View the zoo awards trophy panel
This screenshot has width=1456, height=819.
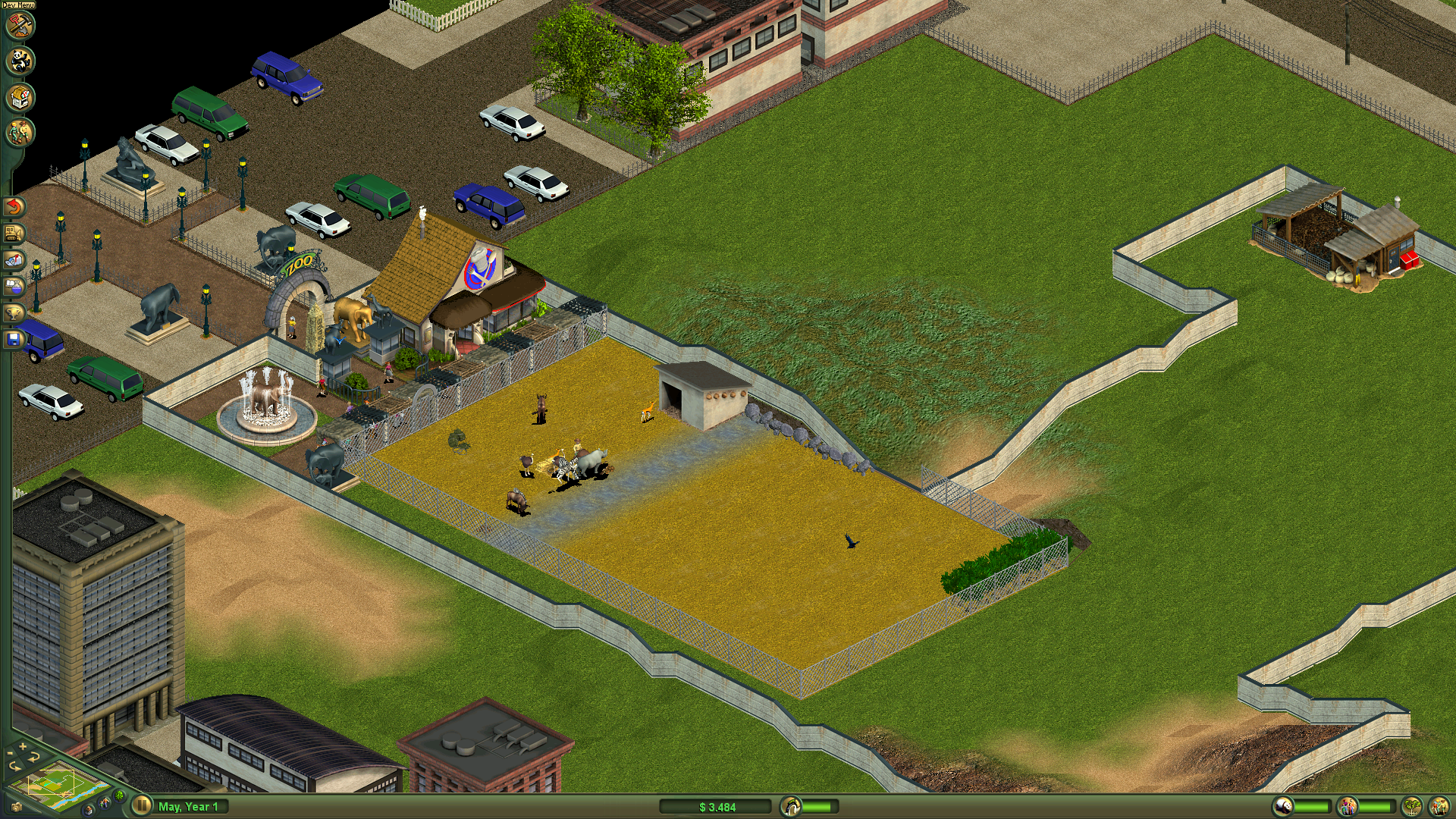coord(14,312)
